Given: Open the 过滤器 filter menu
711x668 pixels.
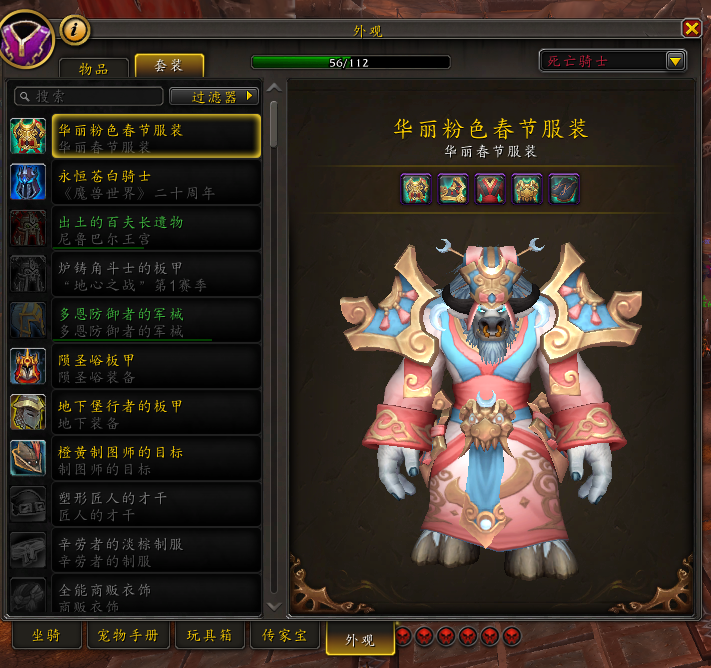Looking at the screenshot, I should click(214, 96).
